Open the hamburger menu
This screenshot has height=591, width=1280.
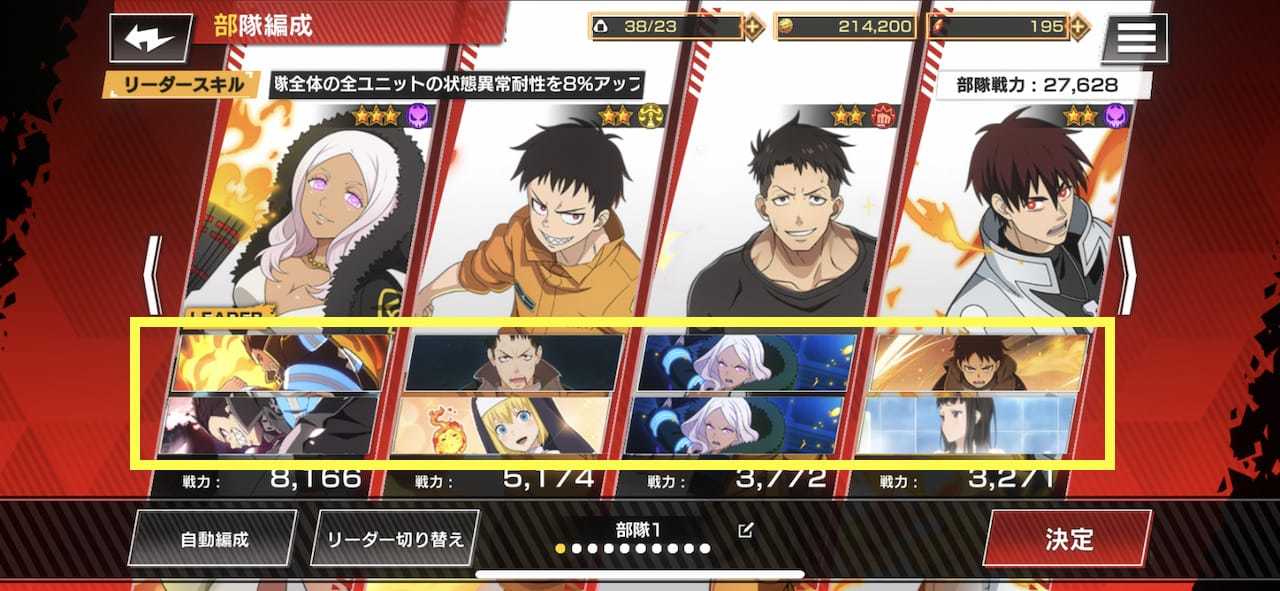pyautogui.click(x=1134, y=38)
